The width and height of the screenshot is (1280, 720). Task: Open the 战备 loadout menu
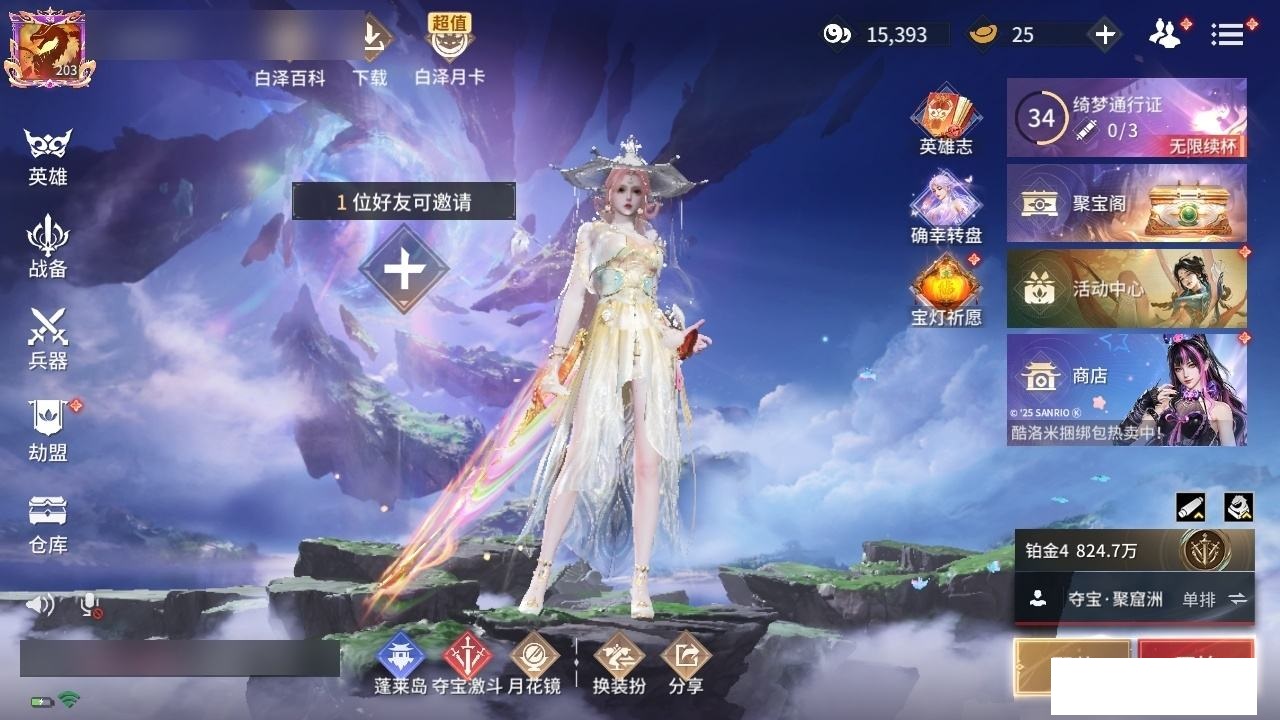click(x=48, y=246)
